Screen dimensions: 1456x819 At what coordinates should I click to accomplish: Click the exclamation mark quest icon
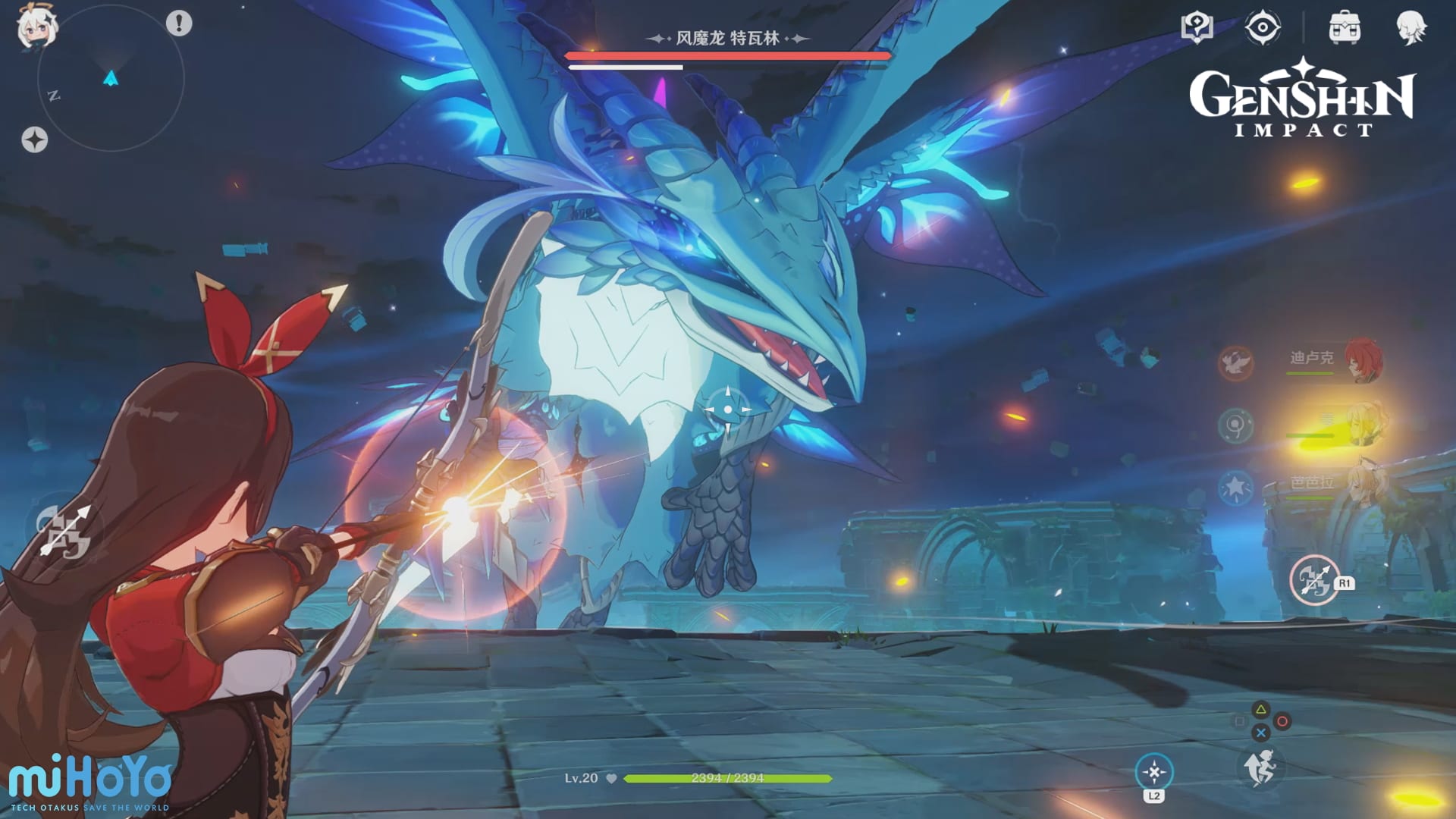tap(179, 24)
